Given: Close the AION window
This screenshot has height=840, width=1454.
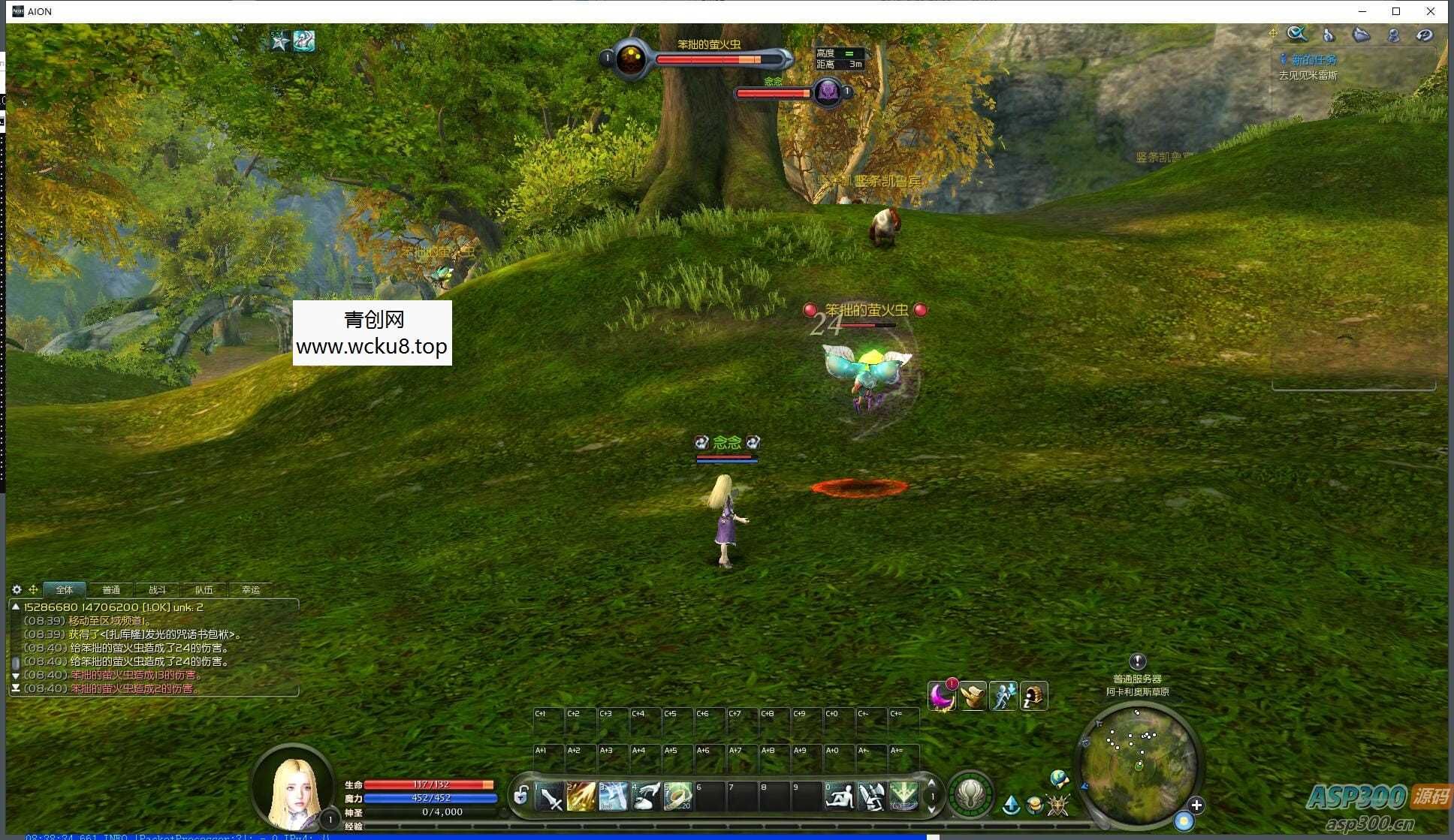Looking at the screenshot, I should (x=1431, y=11).
